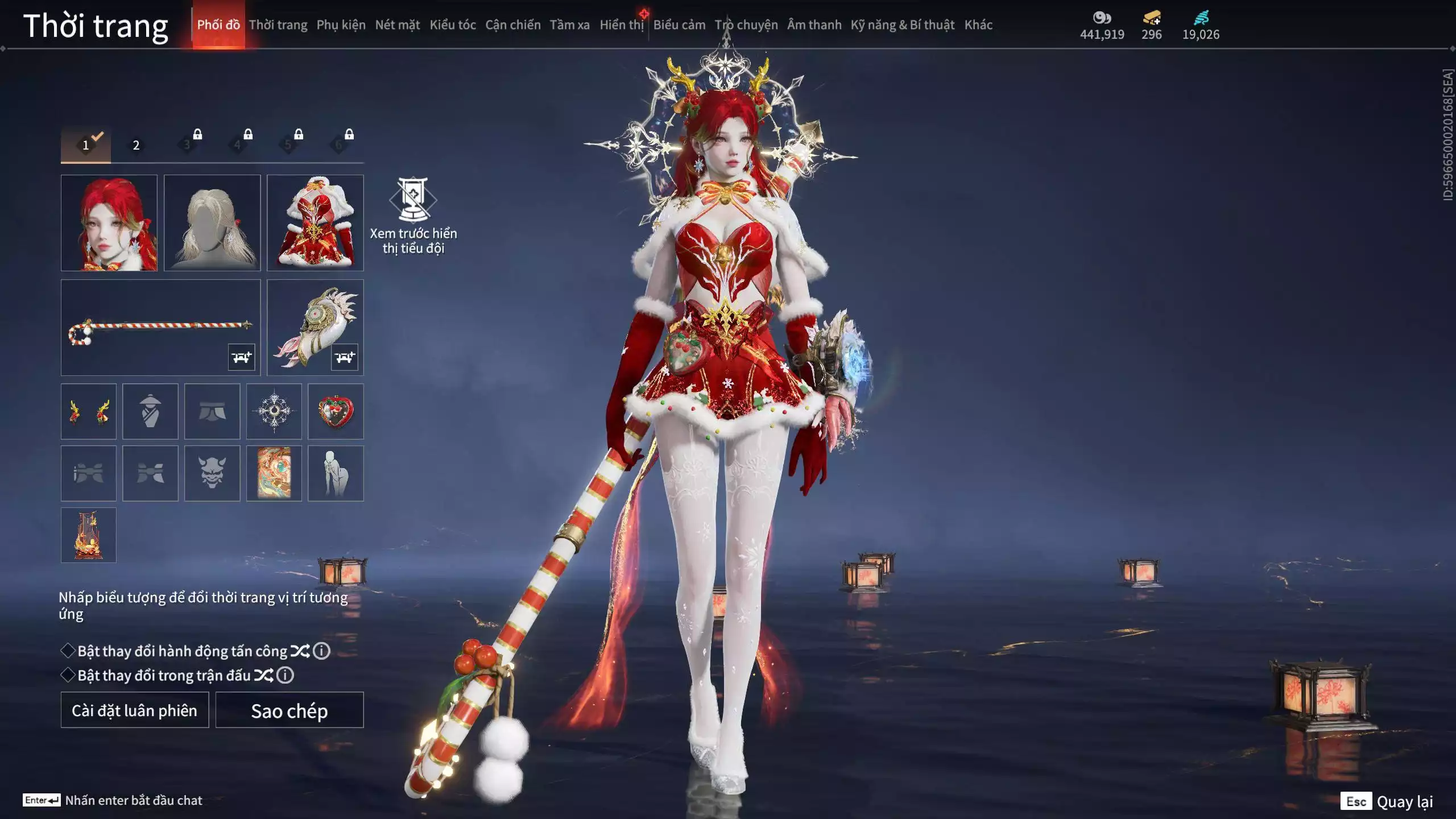Click the red-haired face portrait slot
Image resolution: width=1456 pixels, height=819 pixels.
click(109, 222)
